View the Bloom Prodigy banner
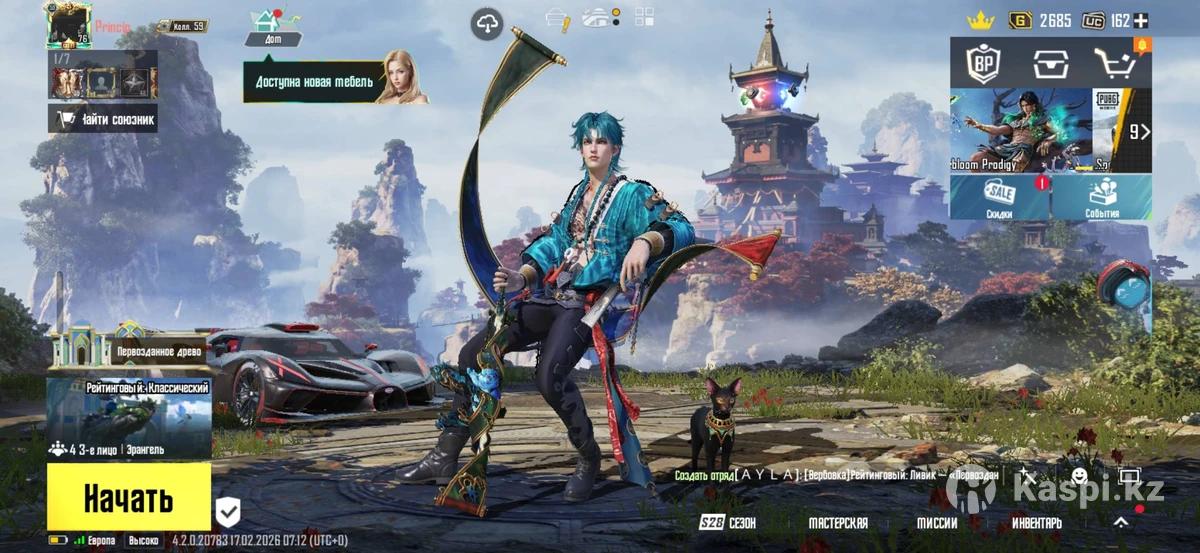The width and height of the screenshot is (1200, 553). click(1020, 130)
